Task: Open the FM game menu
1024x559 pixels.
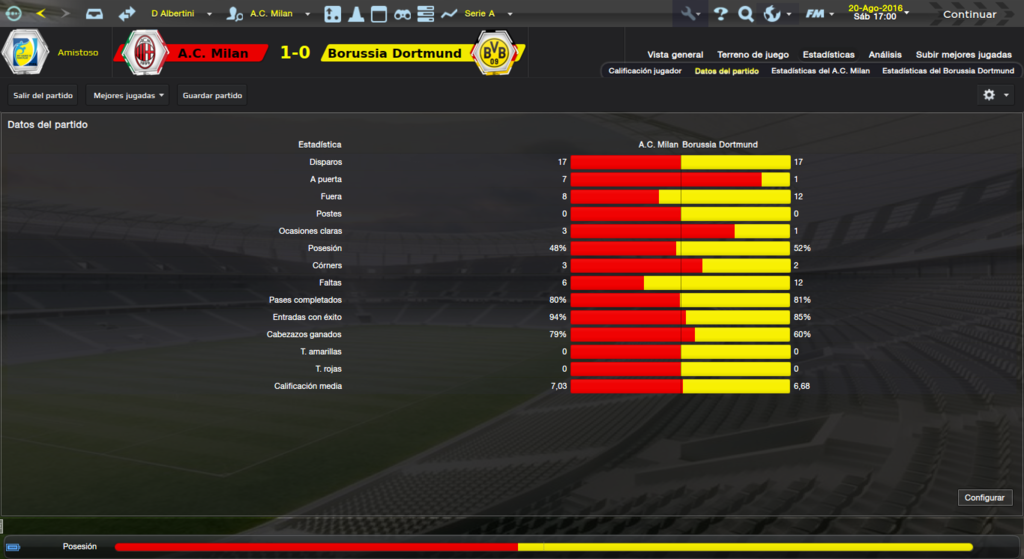Action: pos(820,14)
